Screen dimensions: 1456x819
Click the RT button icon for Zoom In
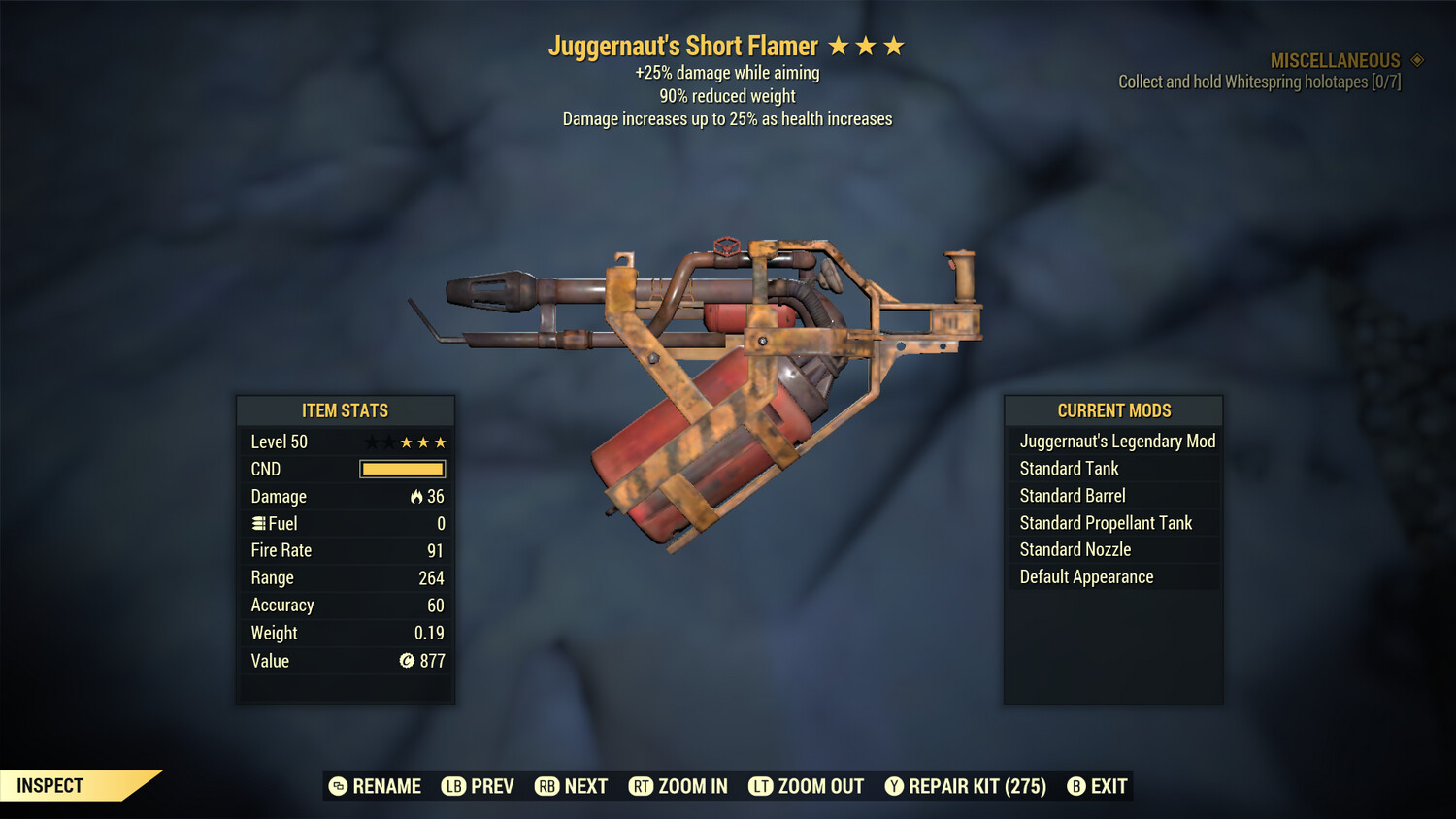tap(642, 786)
